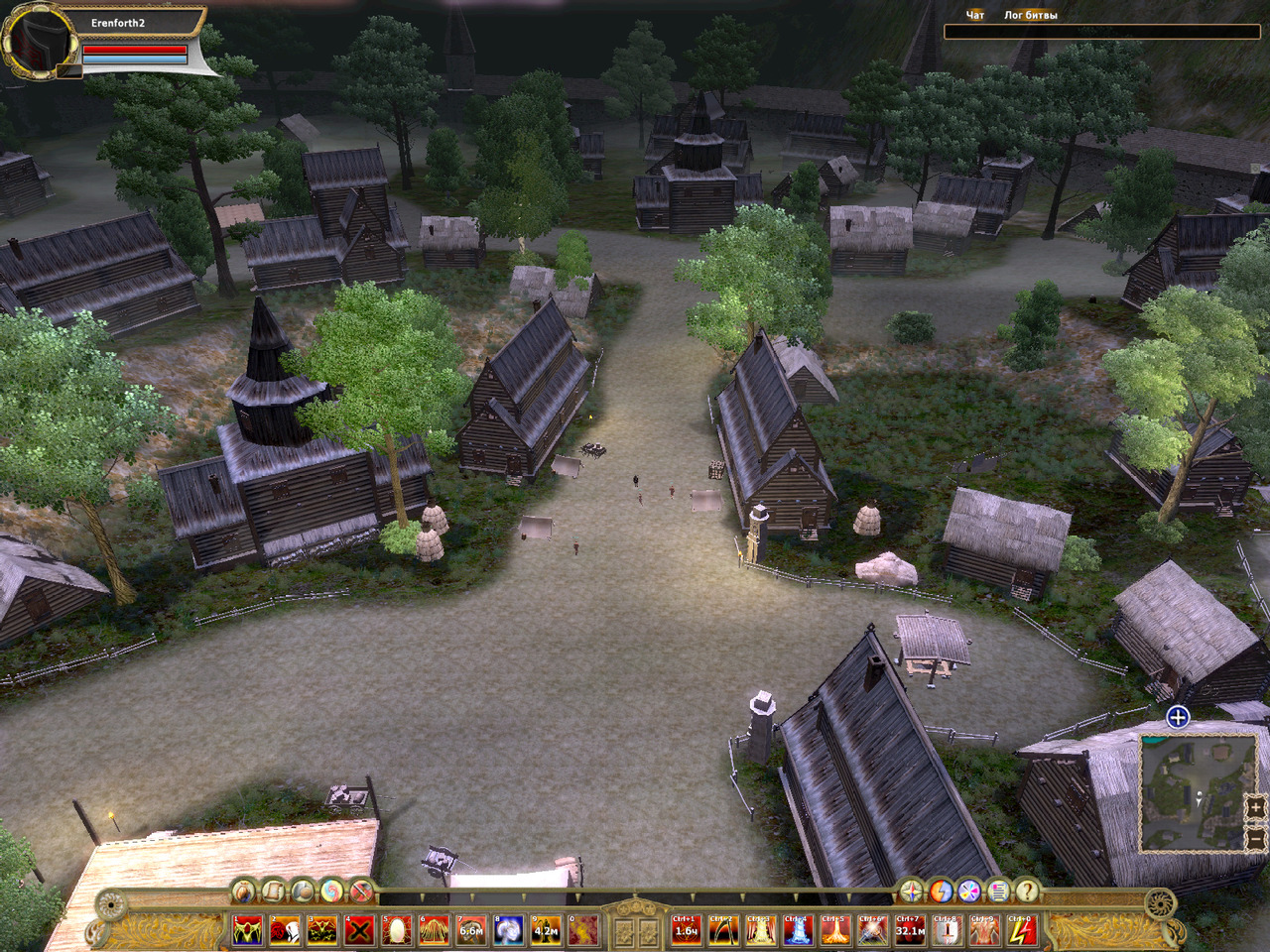1270x952 pixels.
Task: Open the question mark help button
Action: (x=1028, y=891)
